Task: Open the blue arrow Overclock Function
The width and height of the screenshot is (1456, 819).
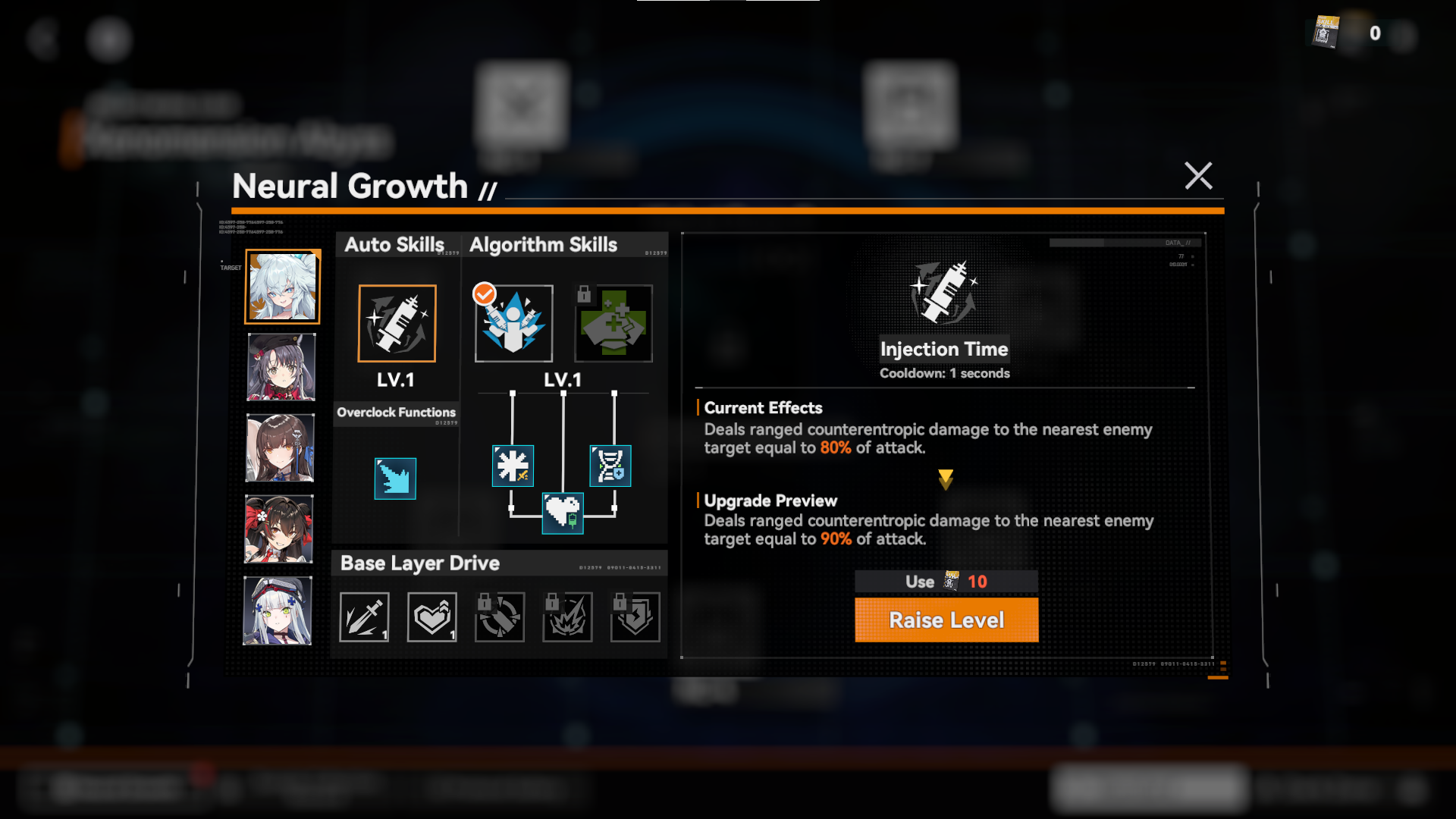Action: (x=395, y=479)
